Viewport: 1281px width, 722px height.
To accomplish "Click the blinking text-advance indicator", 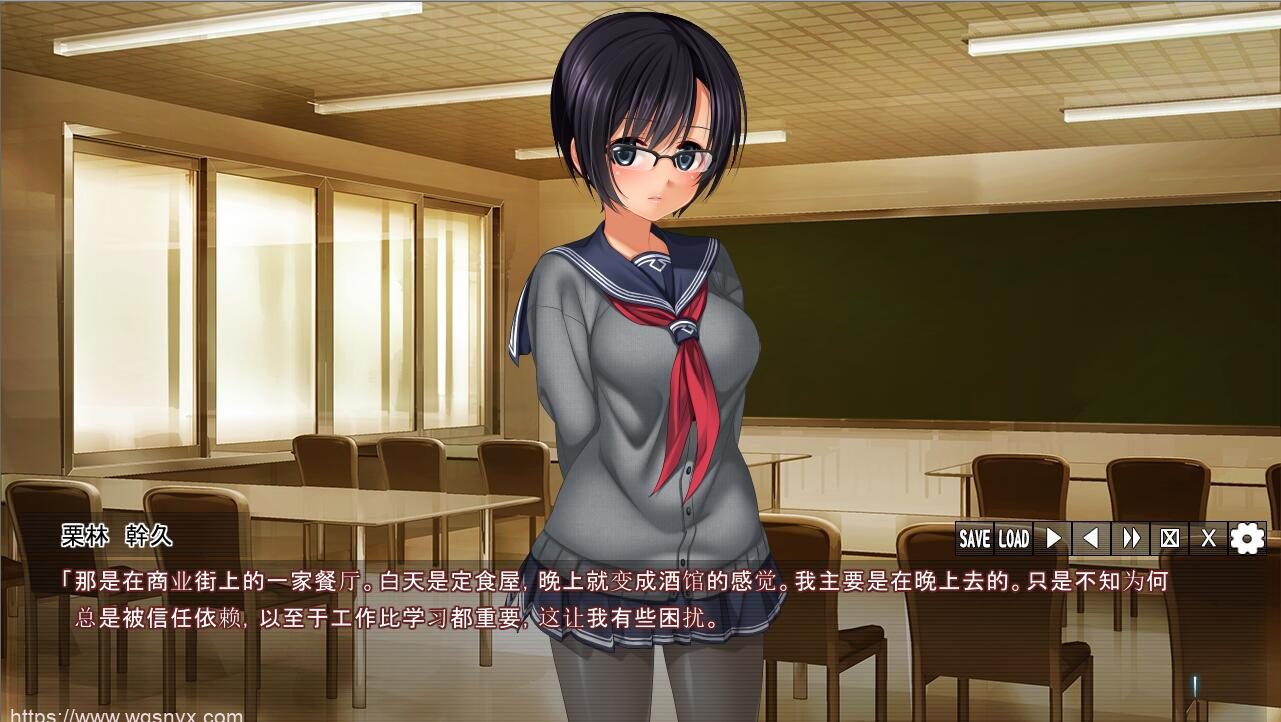I will 1194,687.
